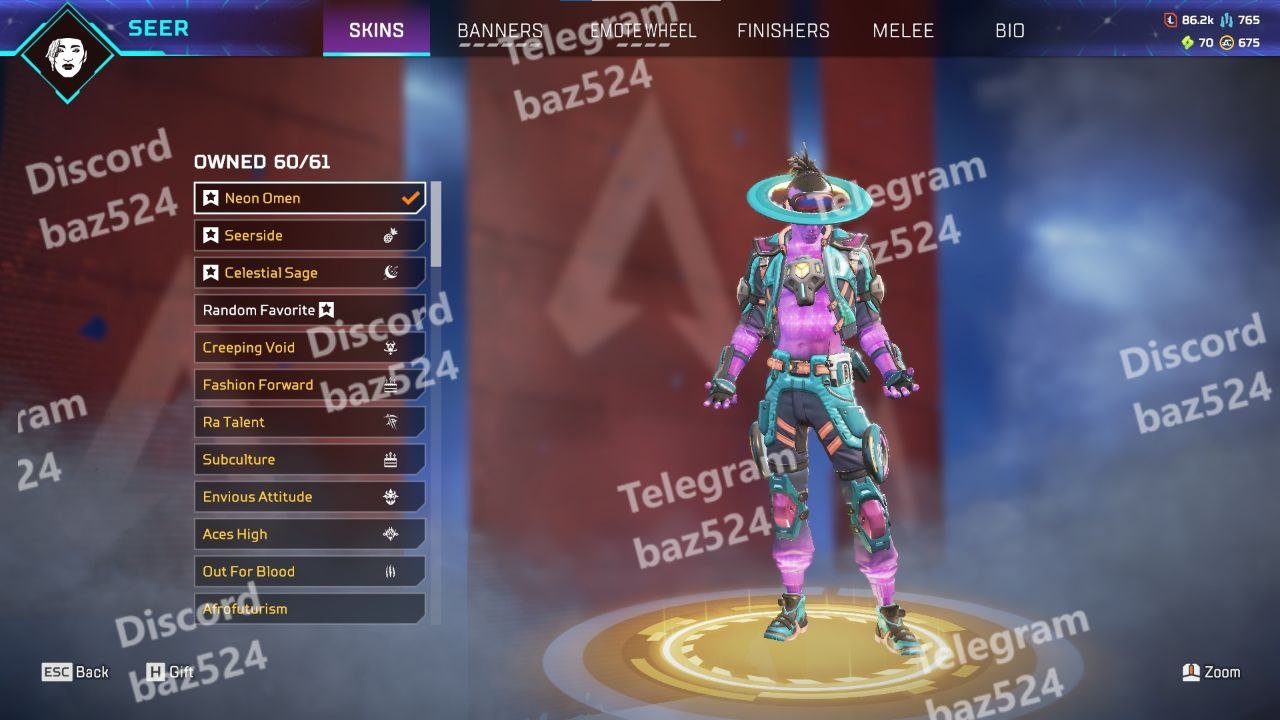Go back using the Back button
This screenshot has height=720, width=1280.
coord(75,672)
